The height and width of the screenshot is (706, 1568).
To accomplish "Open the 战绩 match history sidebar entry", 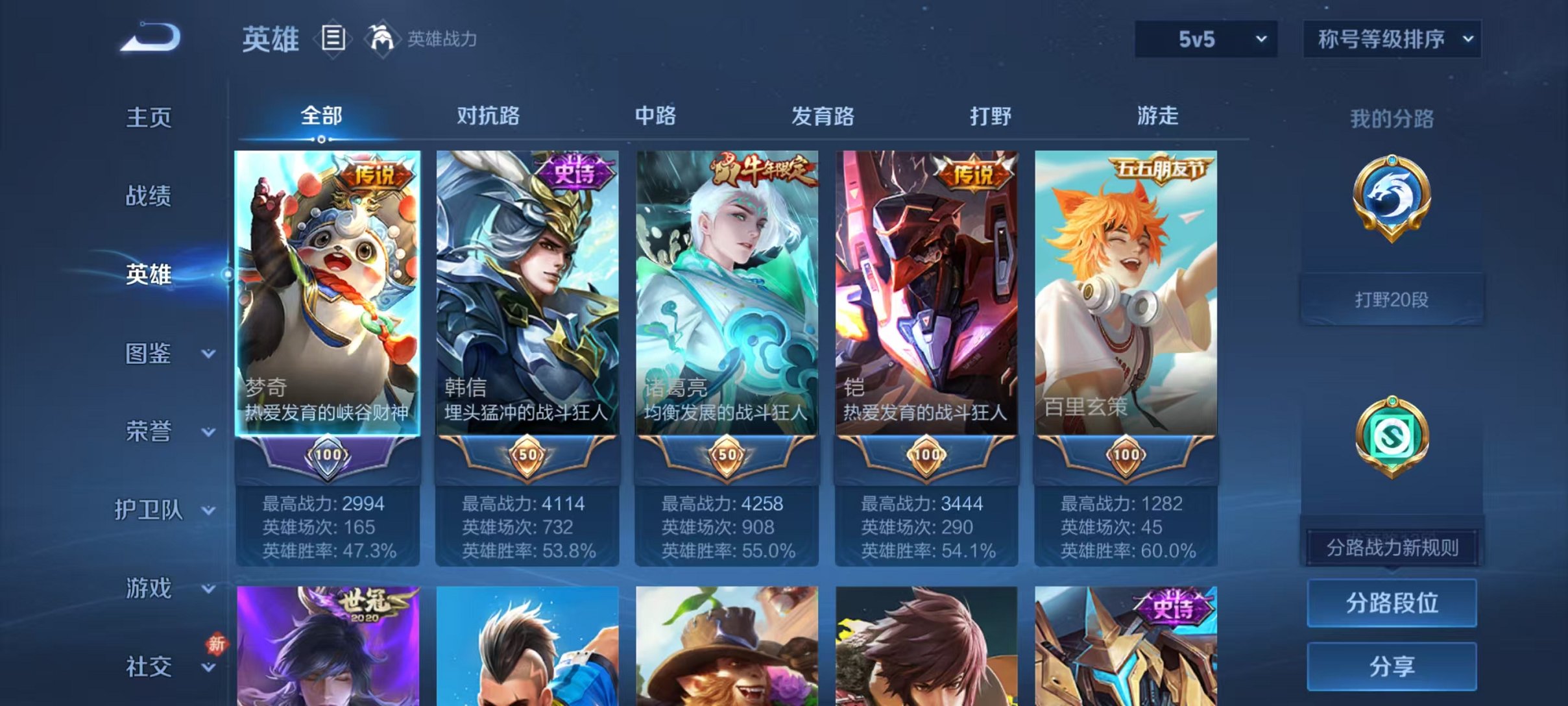I will pos(147,195).
